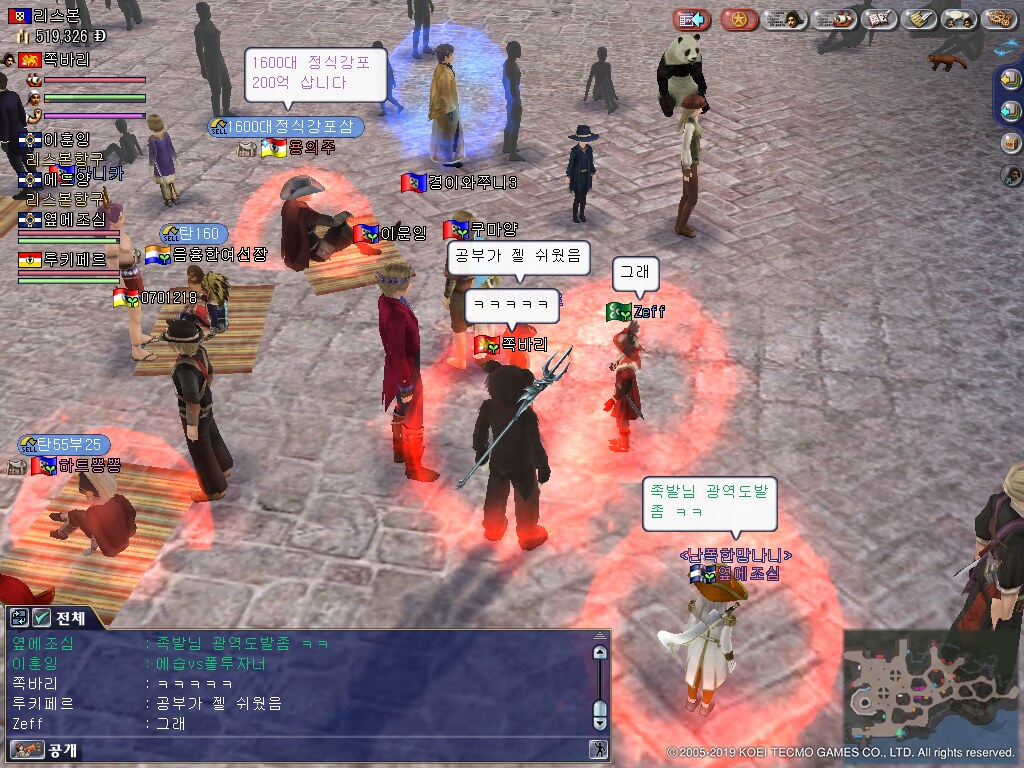This screenshot has height=768, width=1024.
Task: Open the ship information menu
Action: coord(833,19)
